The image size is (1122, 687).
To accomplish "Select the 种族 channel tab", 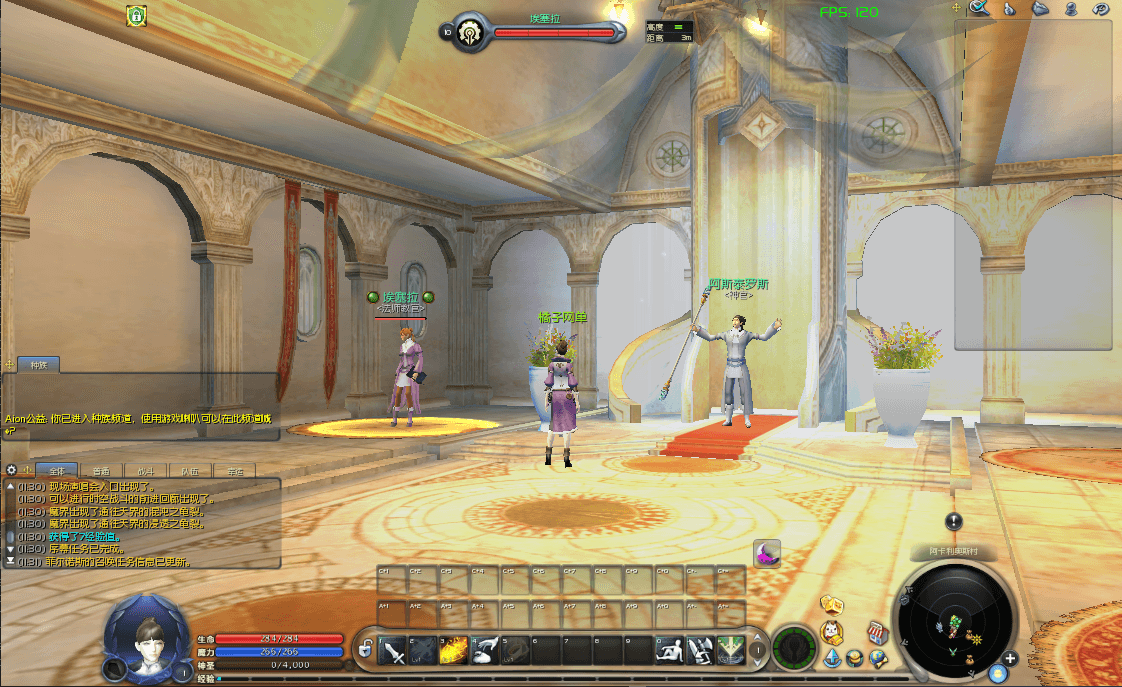I will (40, 365).
